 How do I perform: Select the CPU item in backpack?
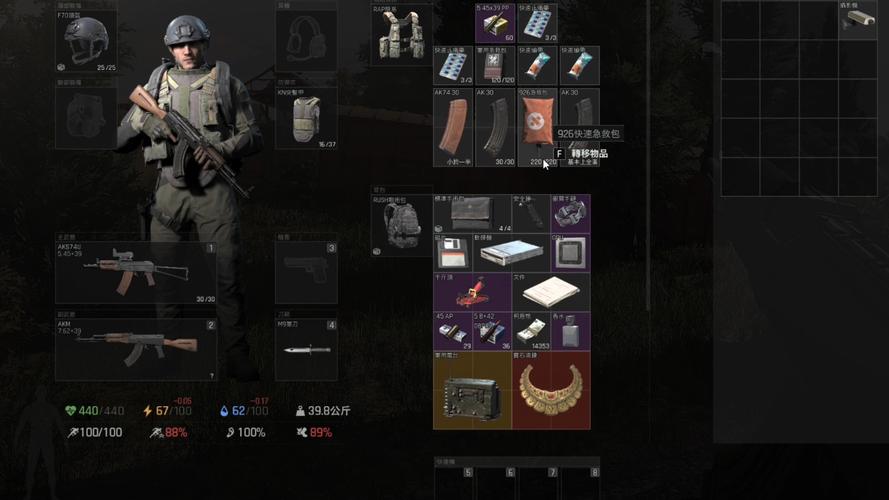click(571, 253)
